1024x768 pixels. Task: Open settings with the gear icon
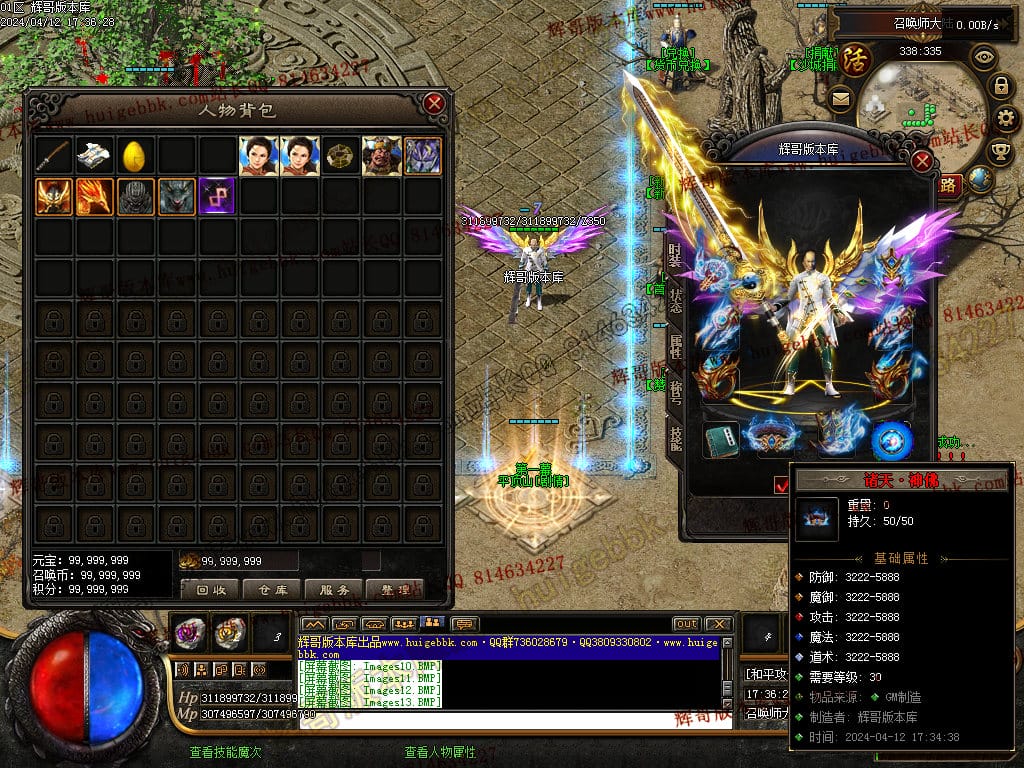coord(1004,118)
